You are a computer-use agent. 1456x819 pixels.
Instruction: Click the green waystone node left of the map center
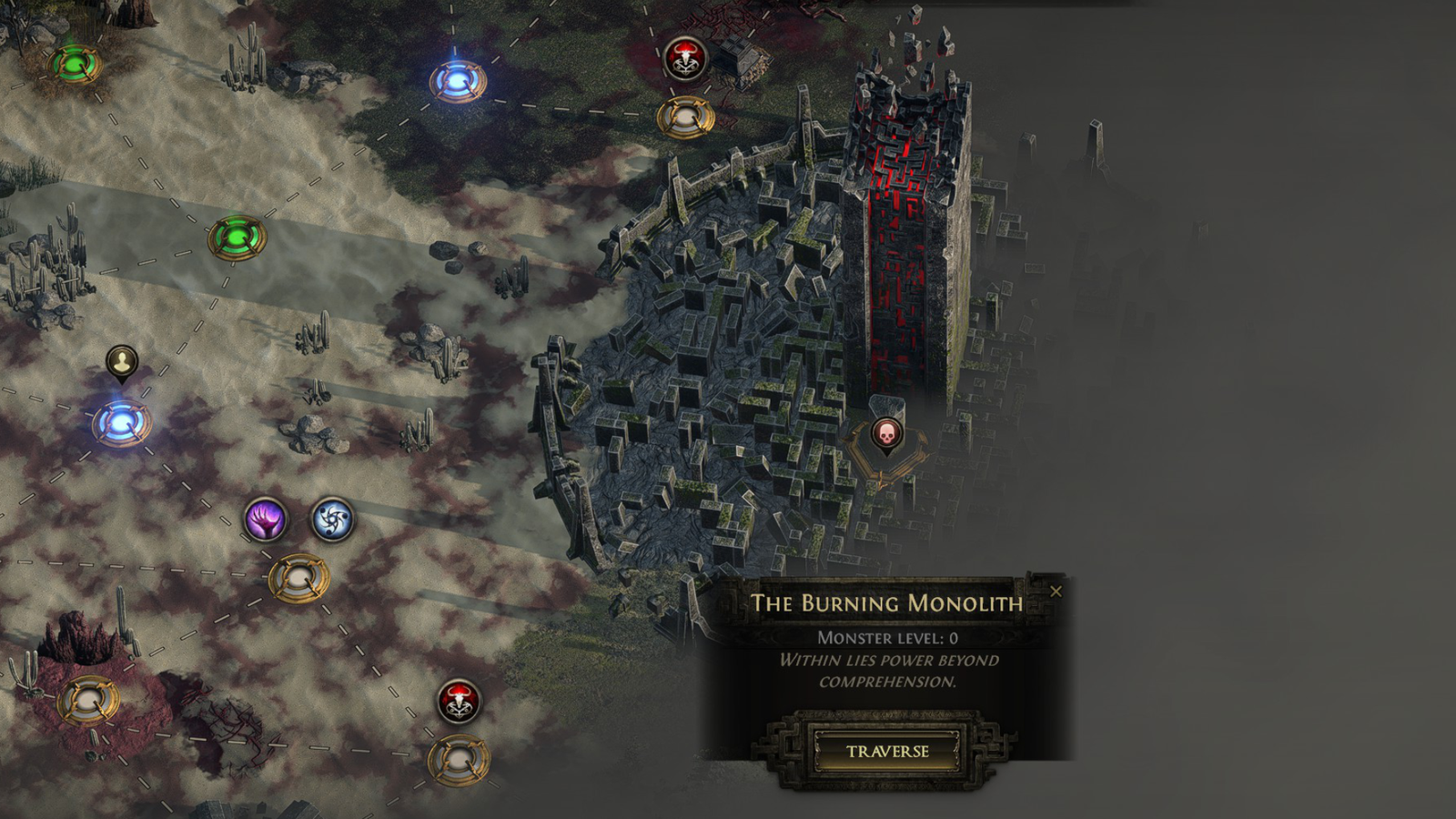[235, 238]
